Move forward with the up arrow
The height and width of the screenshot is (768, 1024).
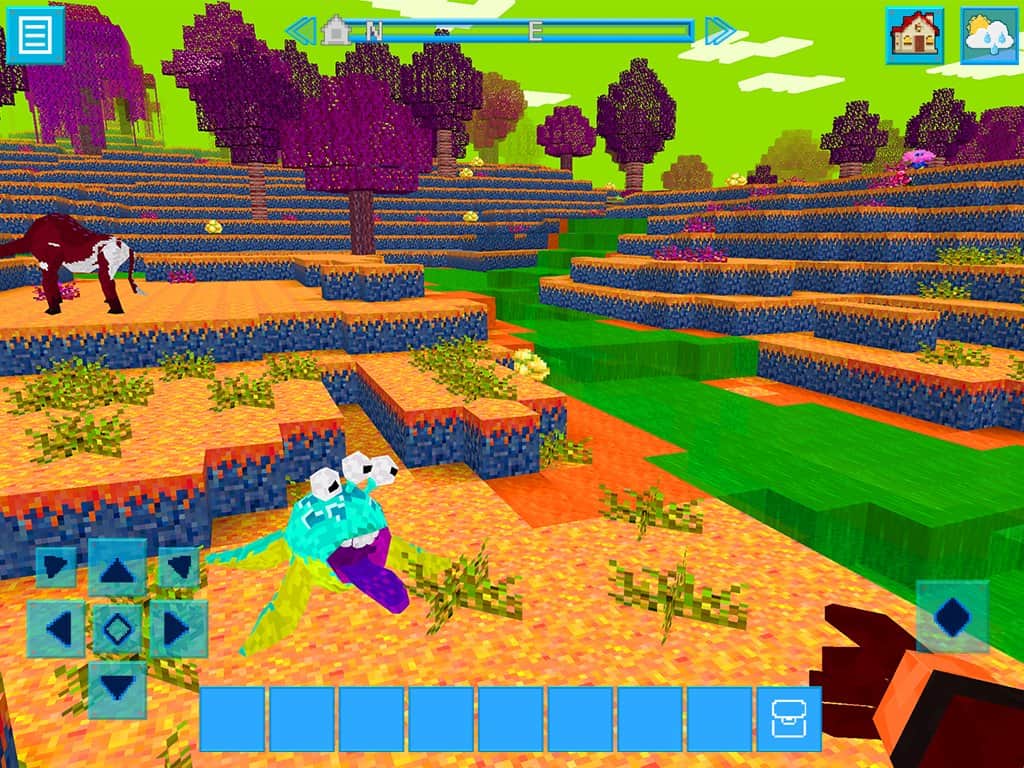click(117, 569)
